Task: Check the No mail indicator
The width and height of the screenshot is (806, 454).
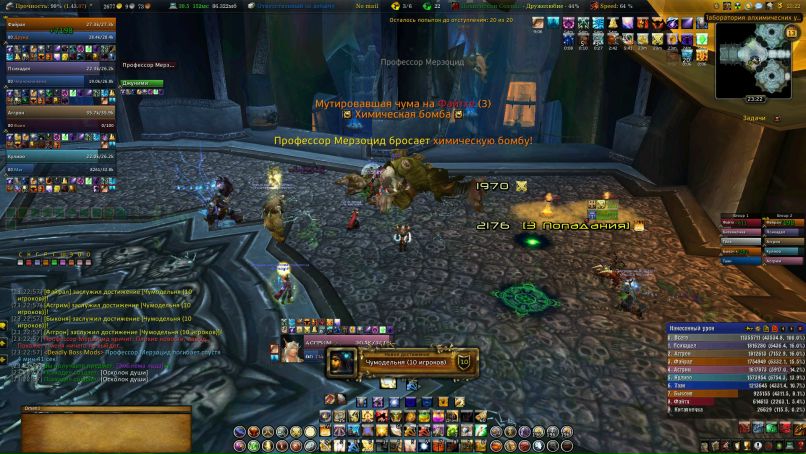Action: pos(367,5)
